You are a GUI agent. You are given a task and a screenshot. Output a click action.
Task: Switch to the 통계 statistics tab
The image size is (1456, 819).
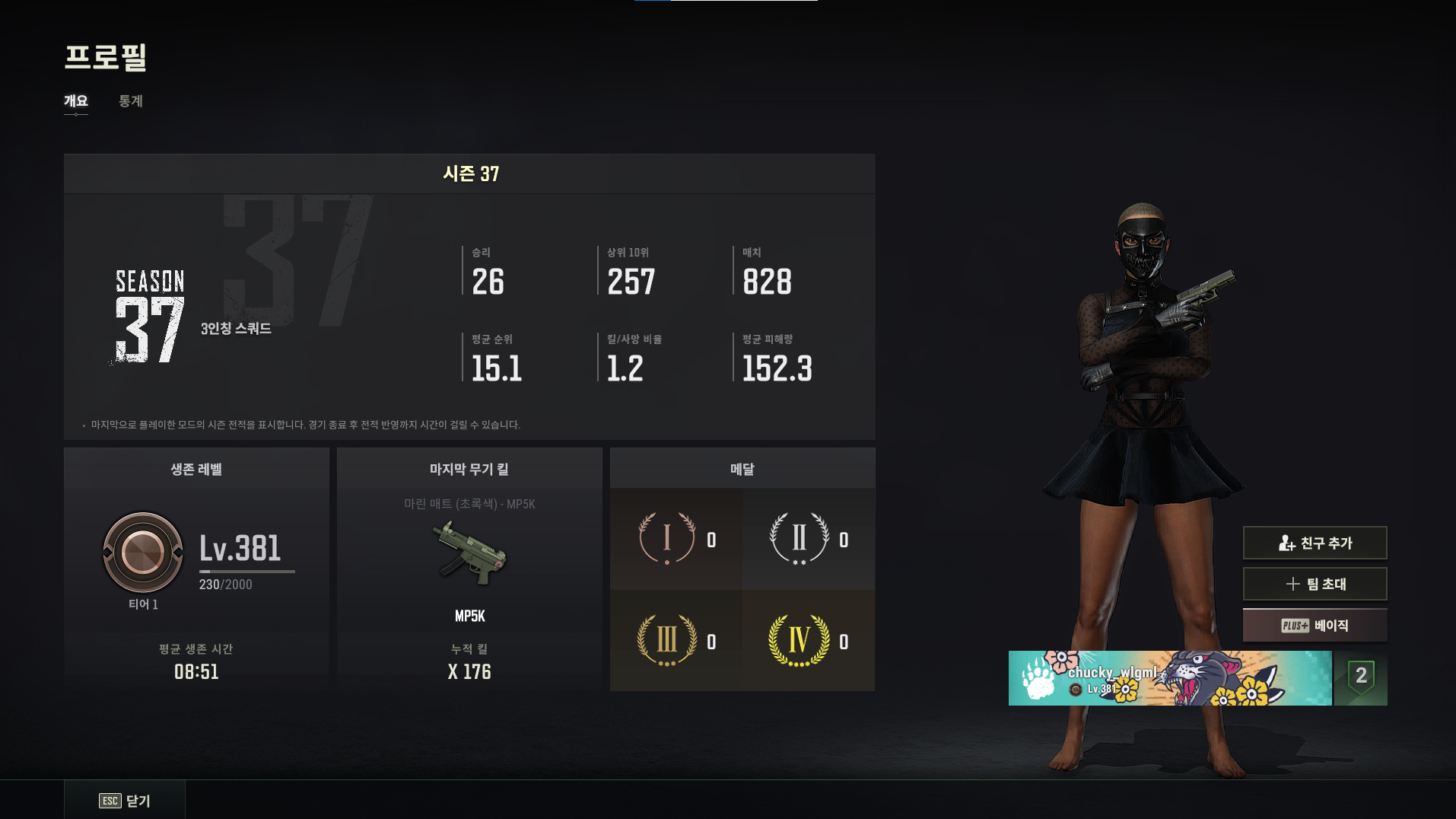click(x=131, y=101)
